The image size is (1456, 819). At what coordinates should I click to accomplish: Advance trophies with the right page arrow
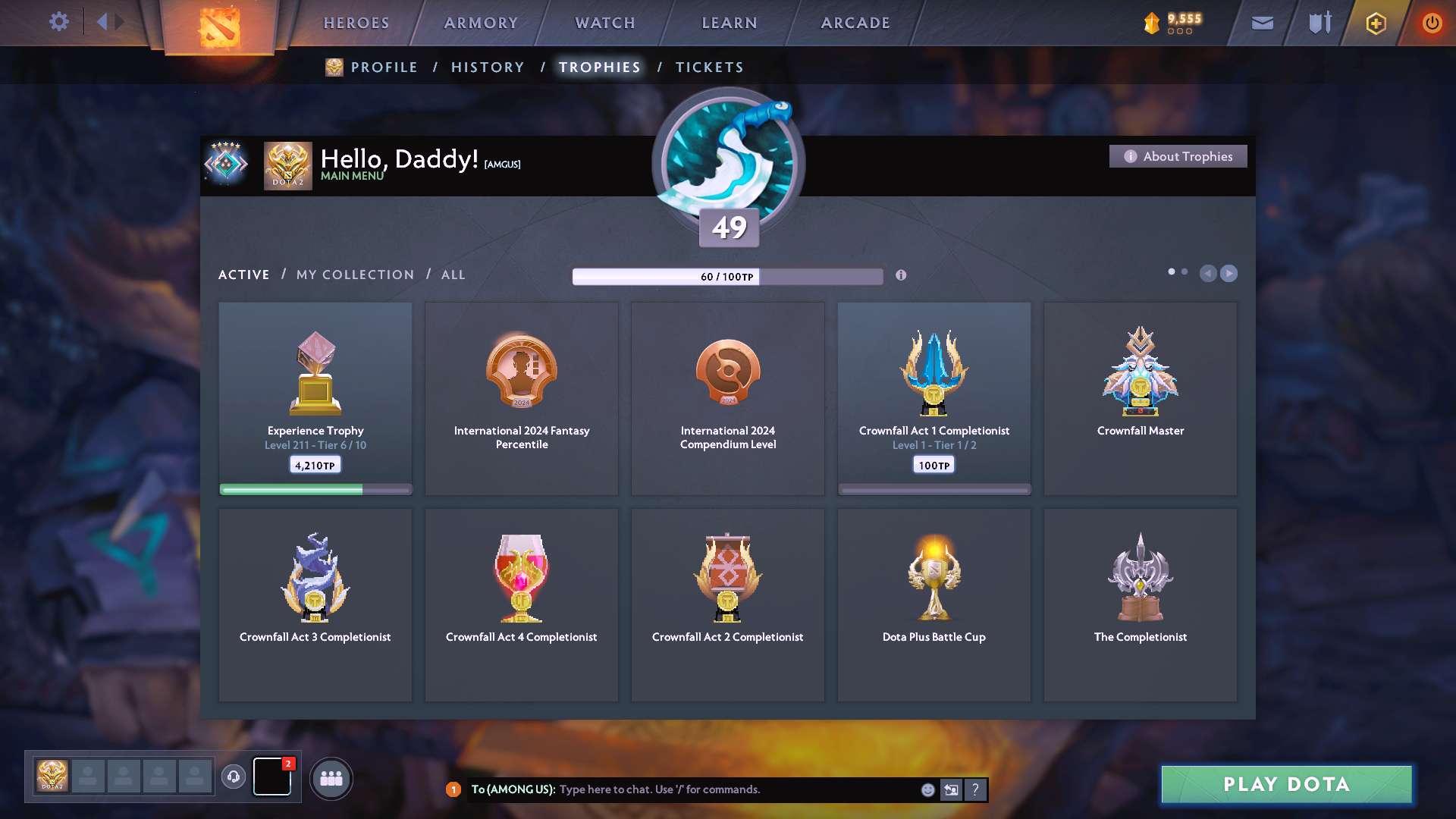pos(1228,274)
